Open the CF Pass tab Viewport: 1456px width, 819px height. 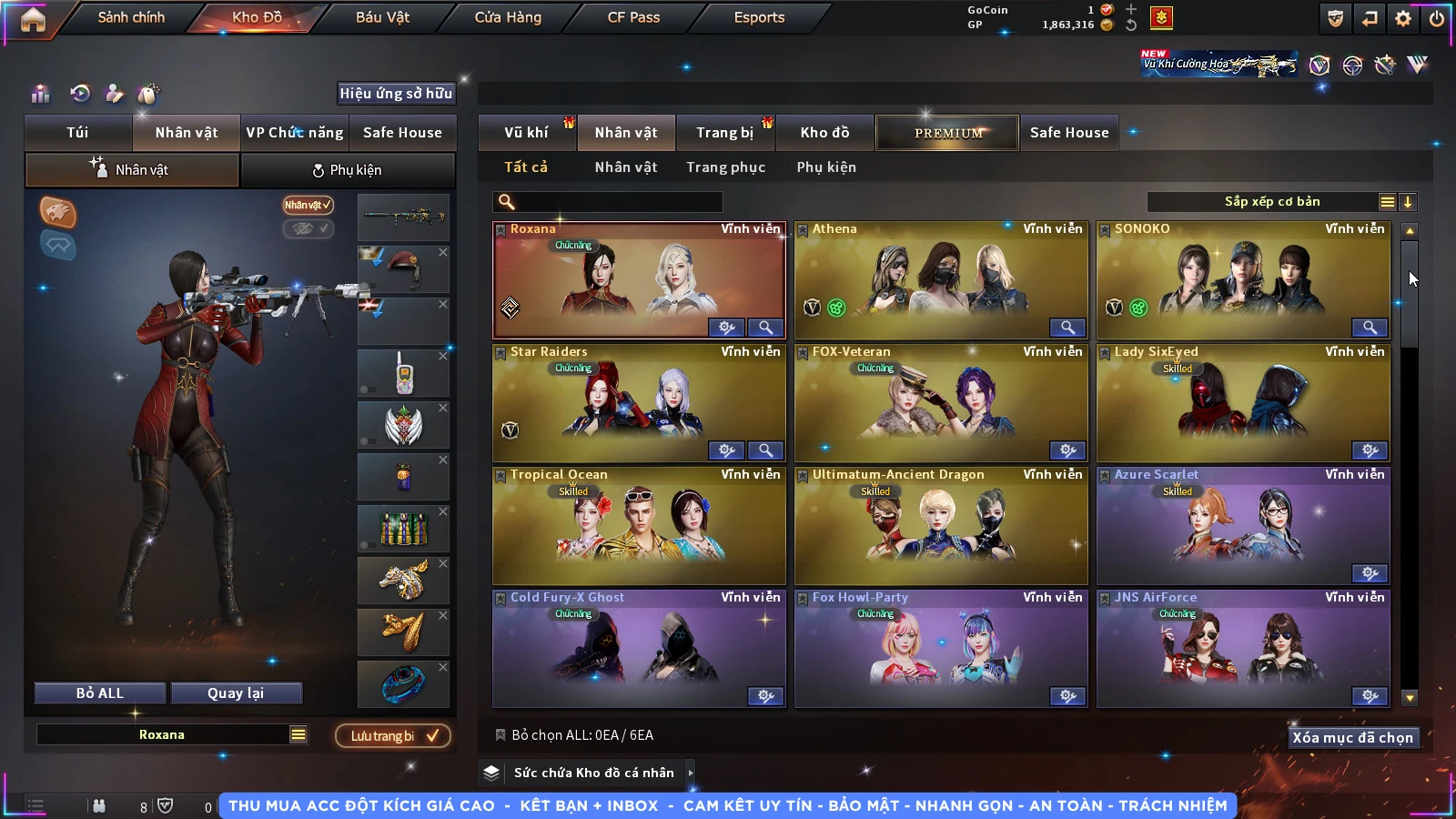coord(633,17)
